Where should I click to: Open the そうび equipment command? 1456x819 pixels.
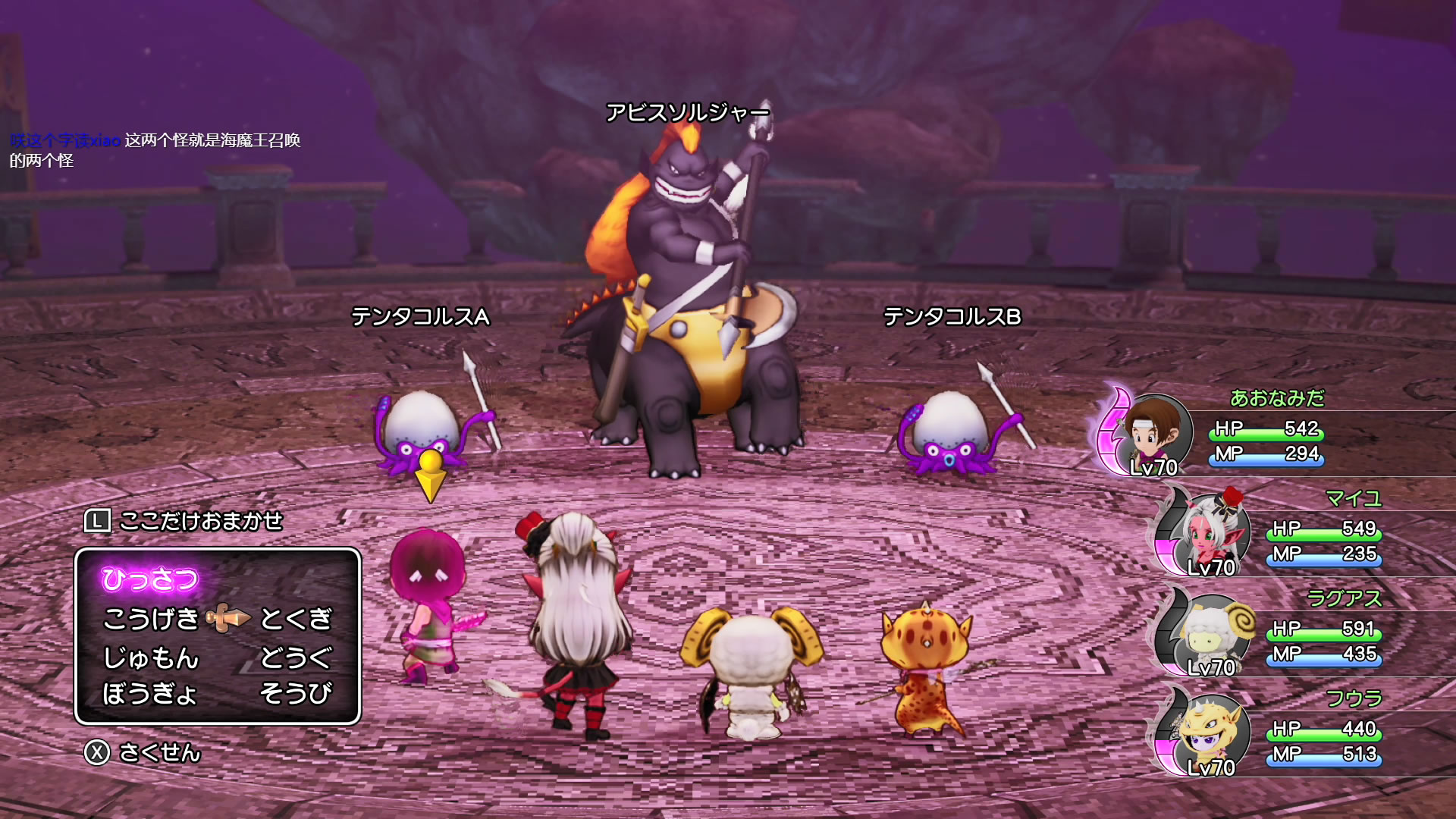click(x=297, y=694)
